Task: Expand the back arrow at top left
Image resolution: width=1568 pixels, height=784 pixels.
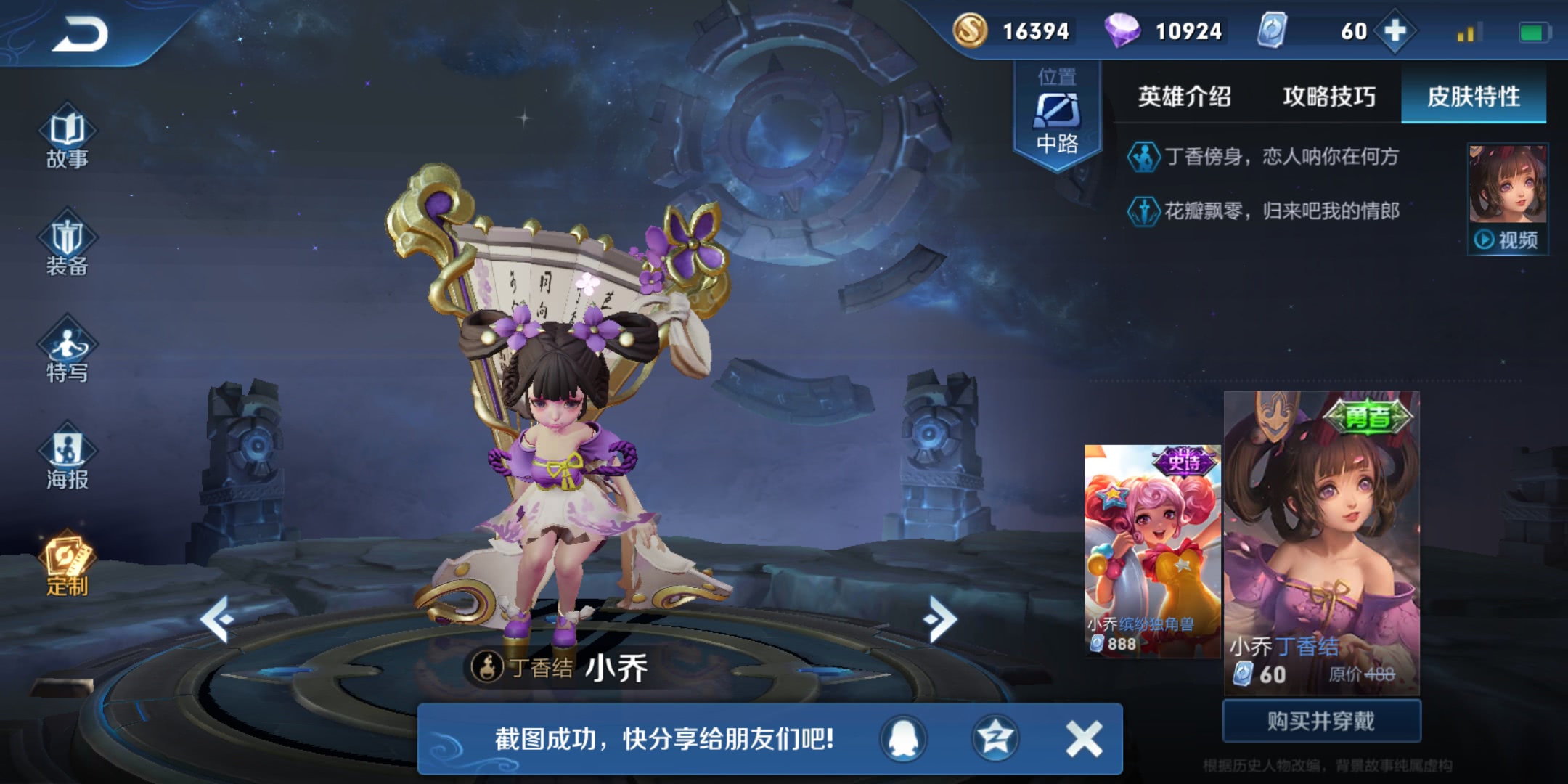Action: 80,33
